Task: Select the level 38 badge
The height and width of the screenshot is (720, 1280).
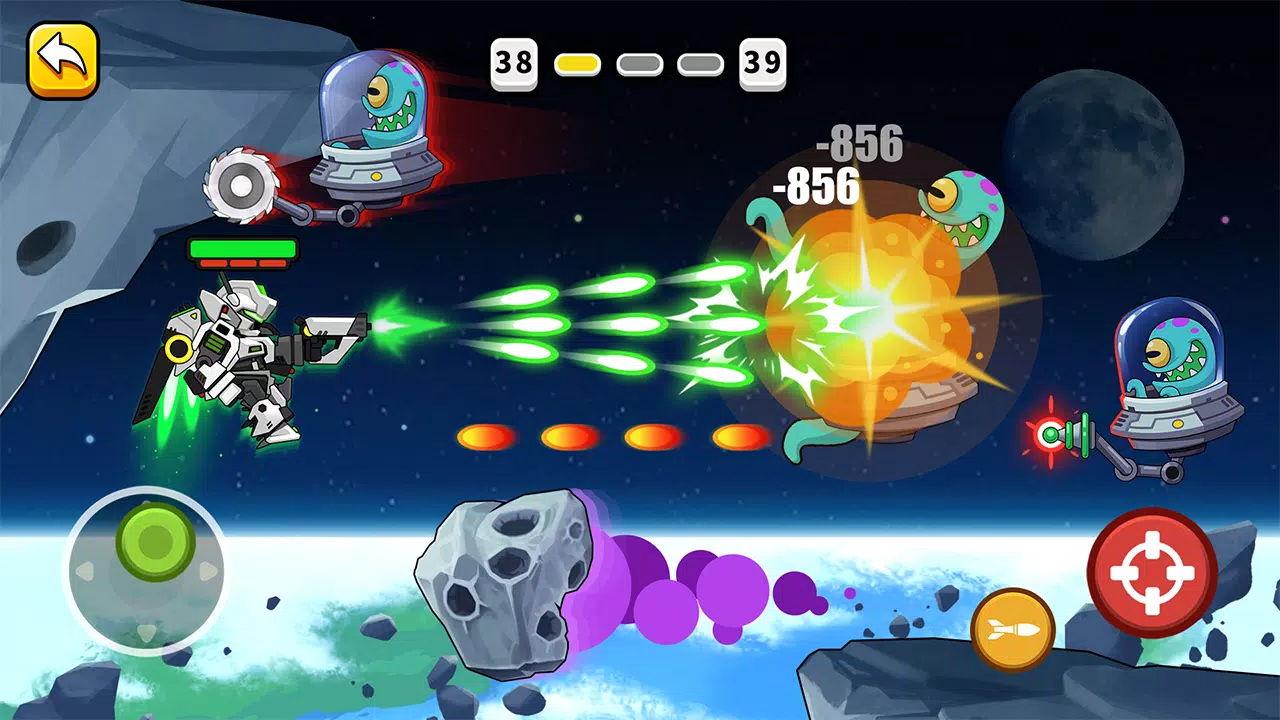Action: (513, 62)
